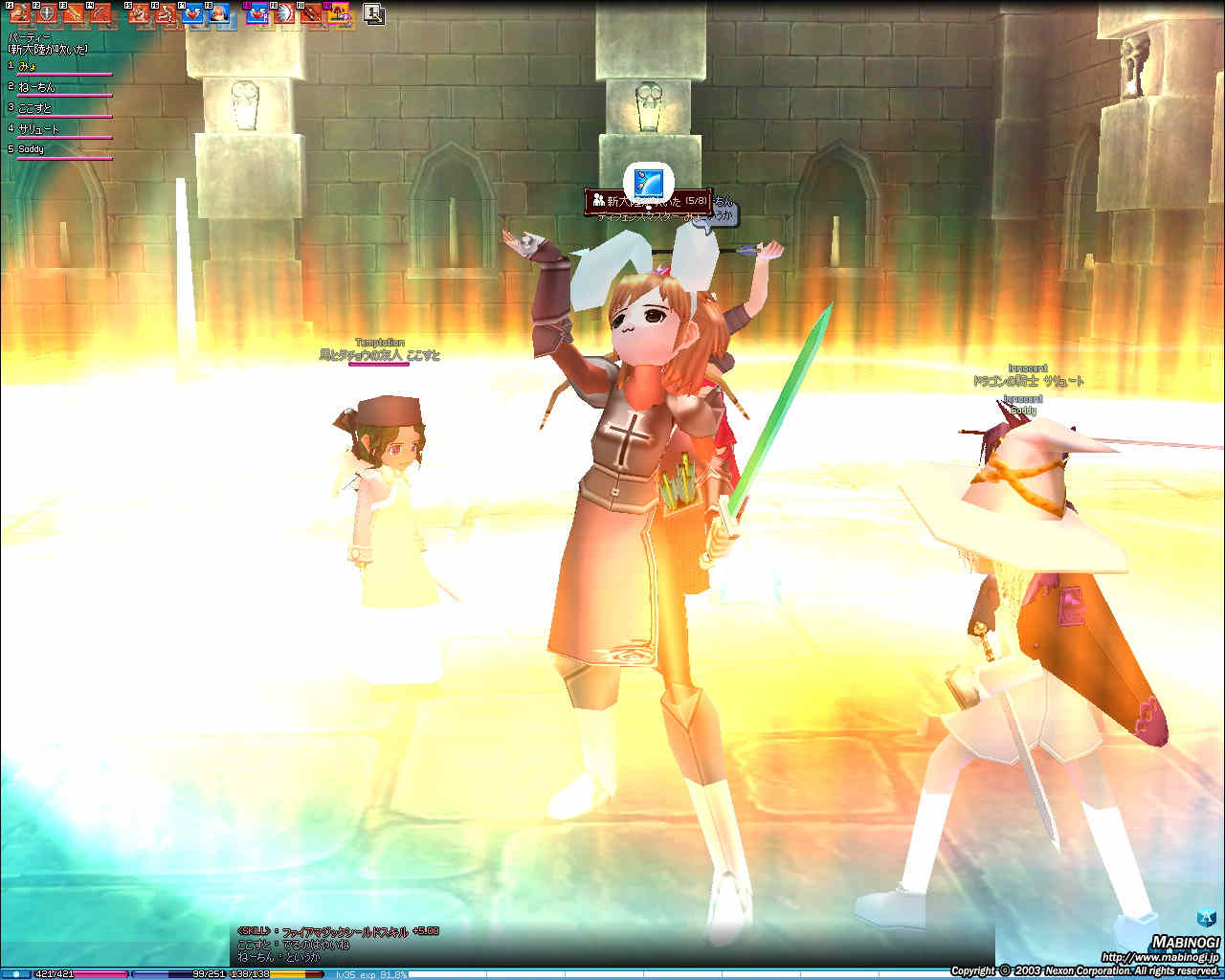
Task: Select the F8 blue portrait skill
Action: [x=219, y=13]
